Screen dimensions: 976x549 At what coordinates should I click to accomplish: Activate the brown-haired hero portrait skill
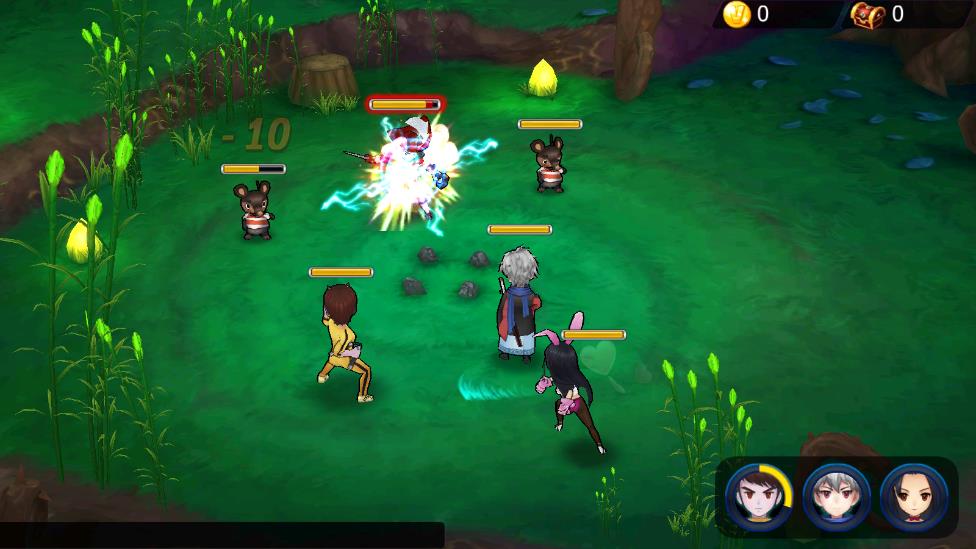759,496
